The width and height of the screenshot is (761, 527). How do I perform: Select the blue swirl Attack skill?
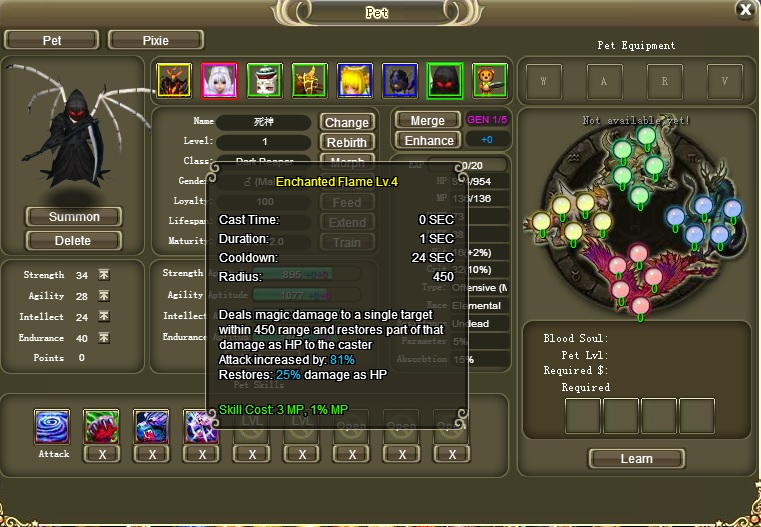[x=52, y=427]
